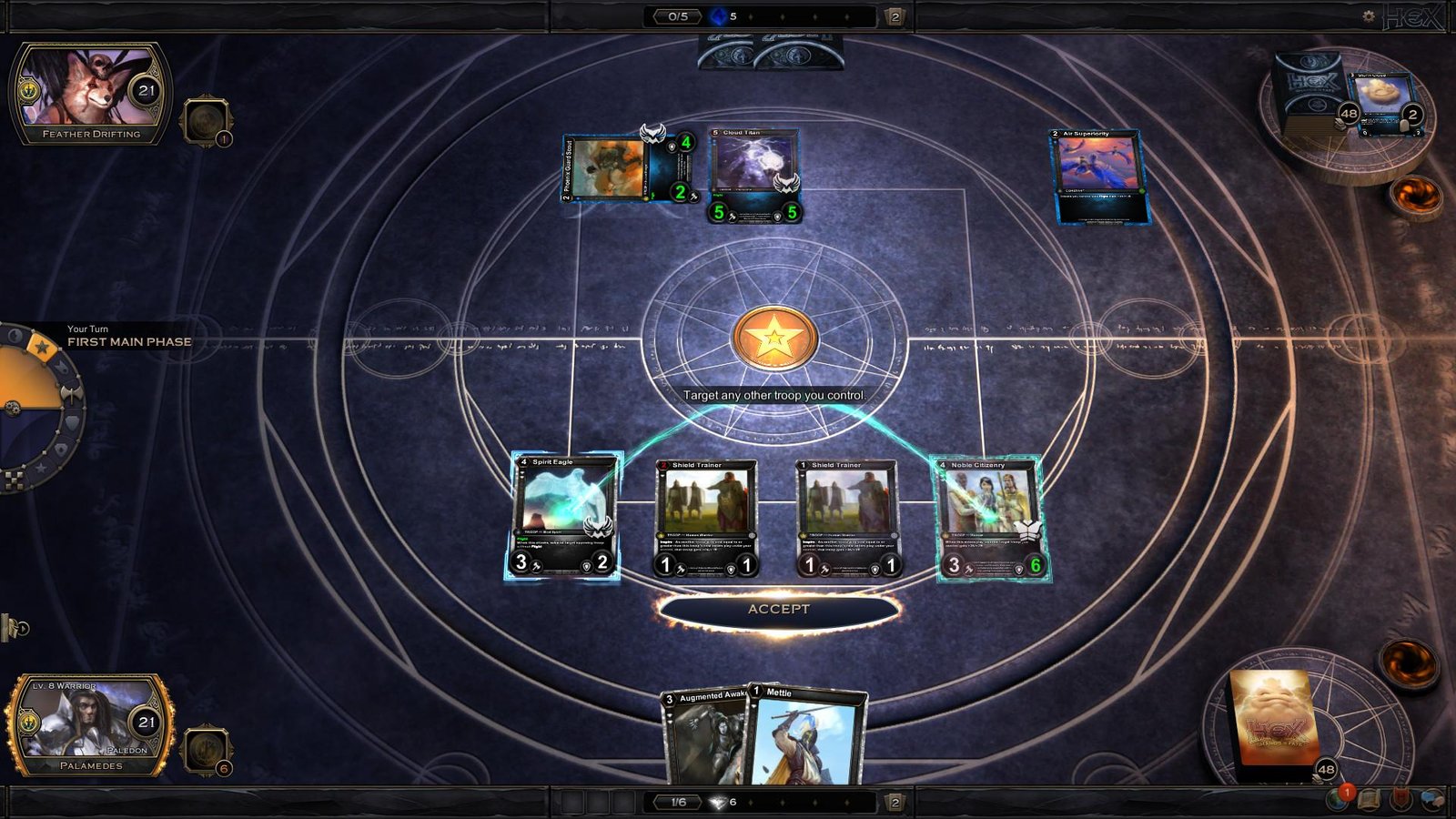Viewport: 1456px width, 819px height.
Task: Toggle the attack phase axe stop on the wheel
Action: (72, 394)
